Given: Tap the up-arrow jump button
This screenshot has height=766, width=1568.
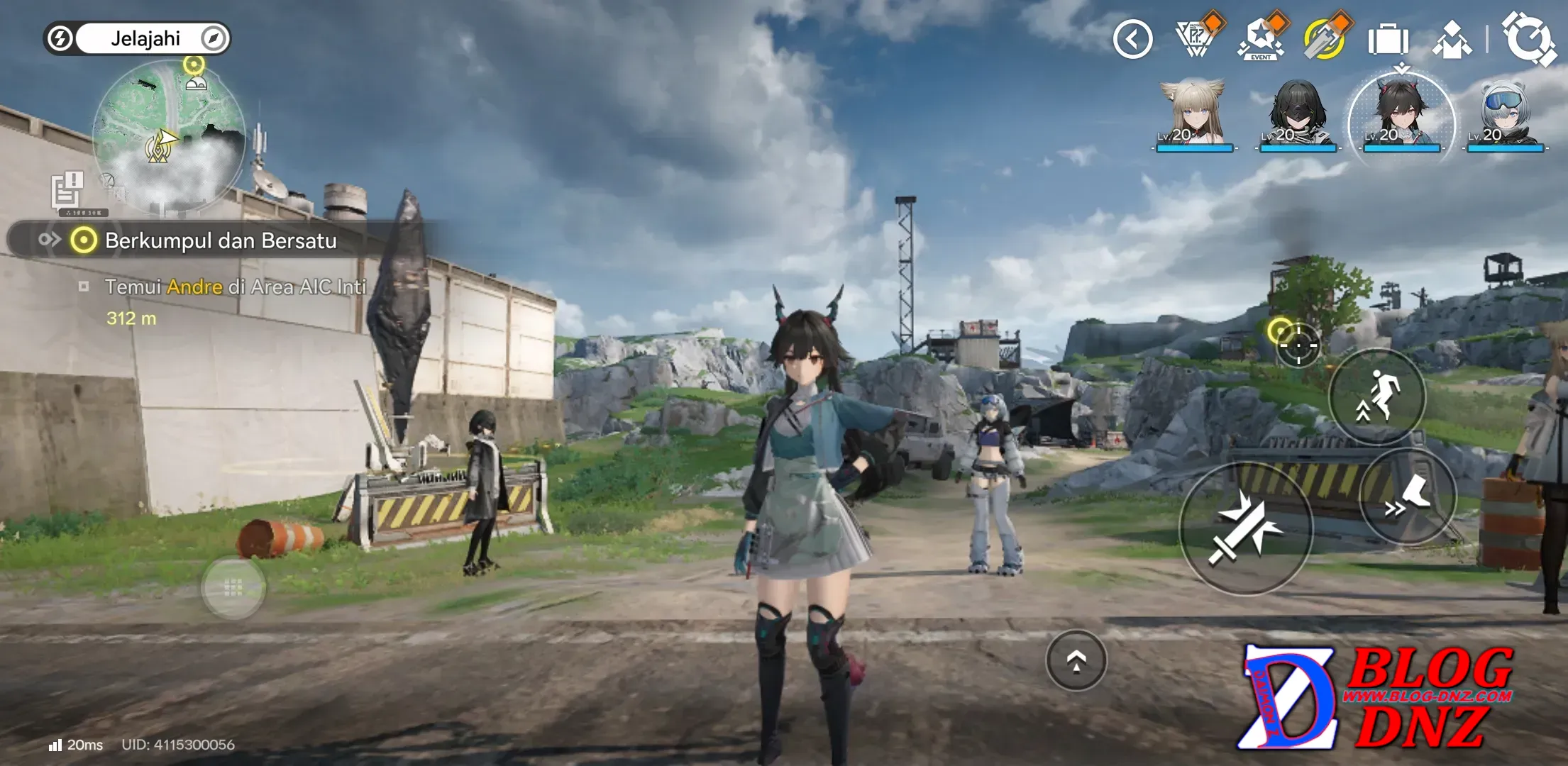Looking at the screenshot, I should (1076, 660).
